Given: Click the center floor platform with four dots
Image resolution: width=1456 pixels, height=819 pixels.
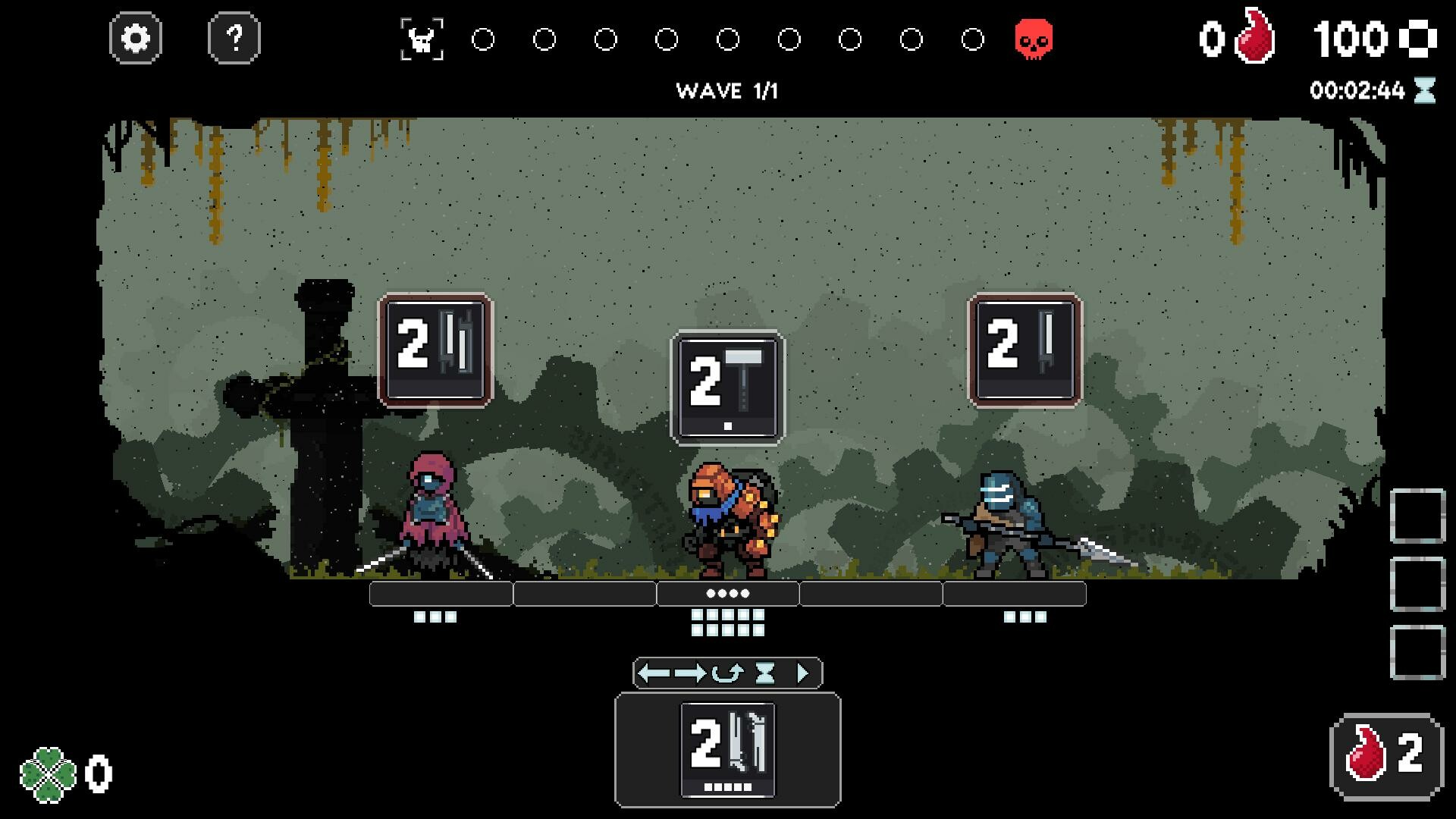Looking at the screenshot, I should point(728,594).
